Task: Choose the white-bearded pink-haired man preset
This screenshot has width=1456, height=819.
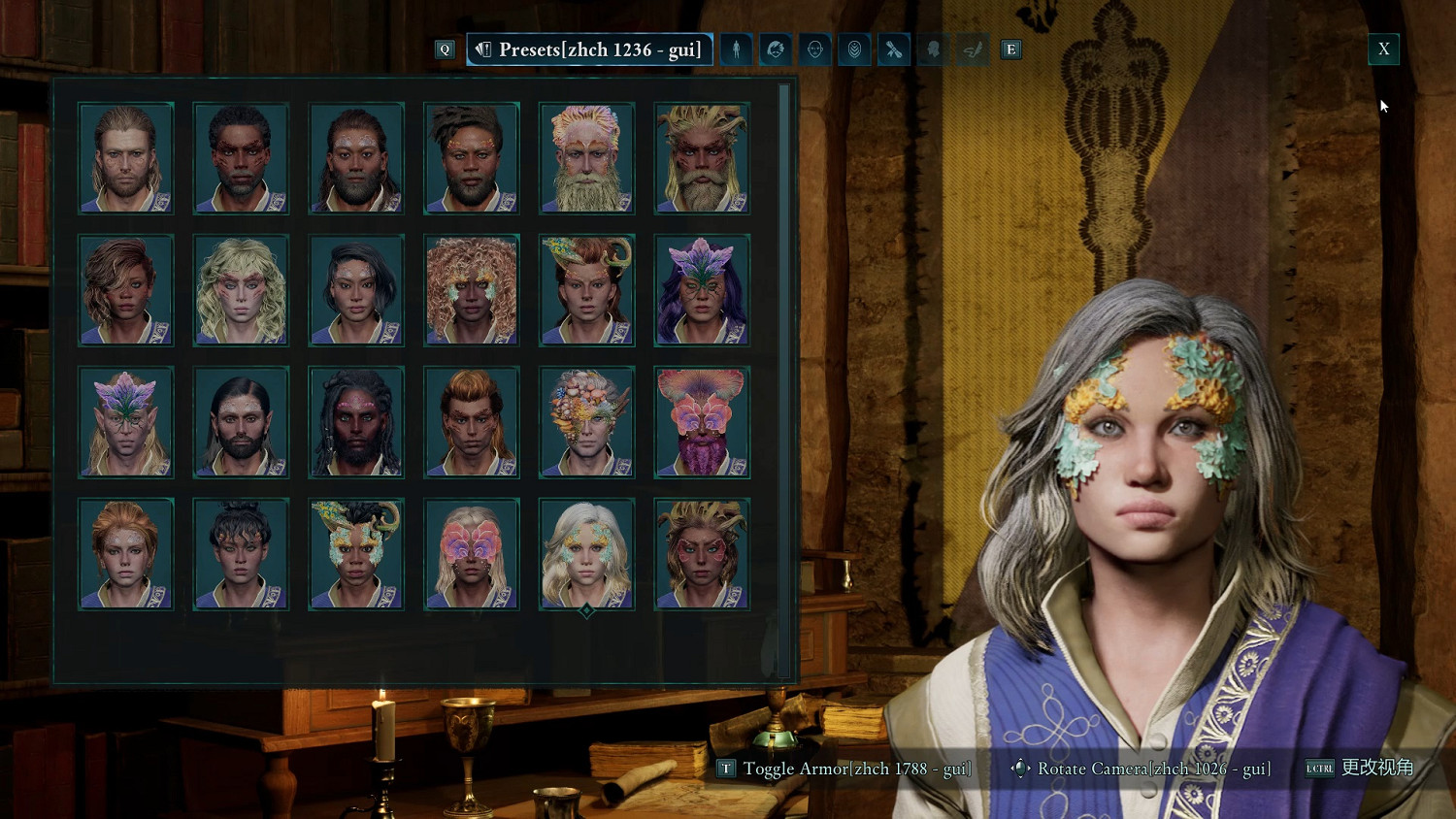Action: coord(586,158)
